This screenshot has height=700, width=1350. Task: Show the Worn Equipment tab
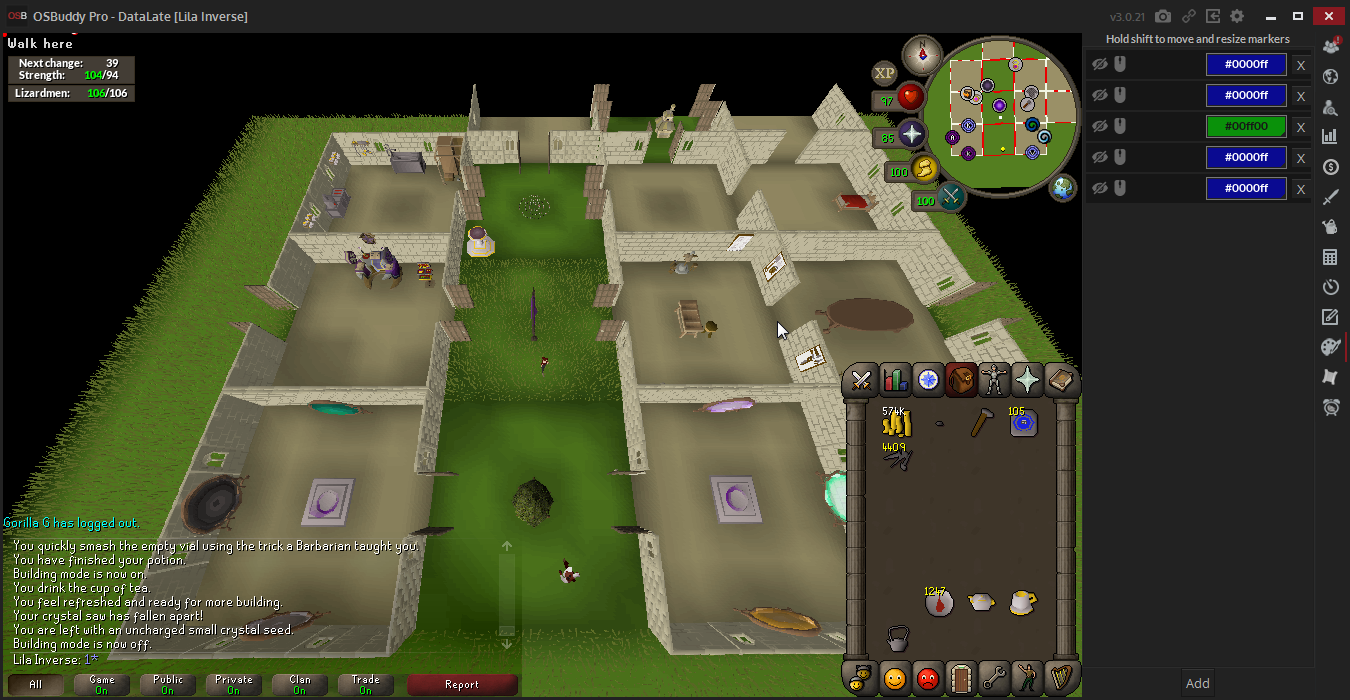point(994,381)
